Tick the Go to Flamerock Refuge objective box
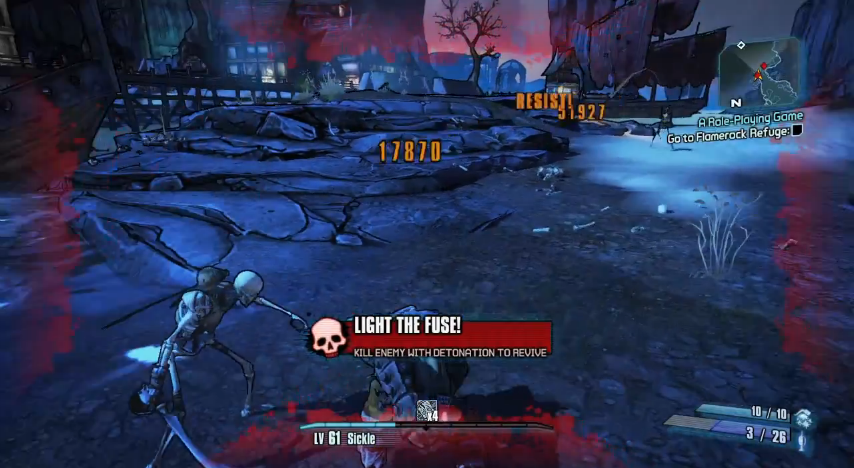Screen dimensions: 854x468 tap(798, 131)
